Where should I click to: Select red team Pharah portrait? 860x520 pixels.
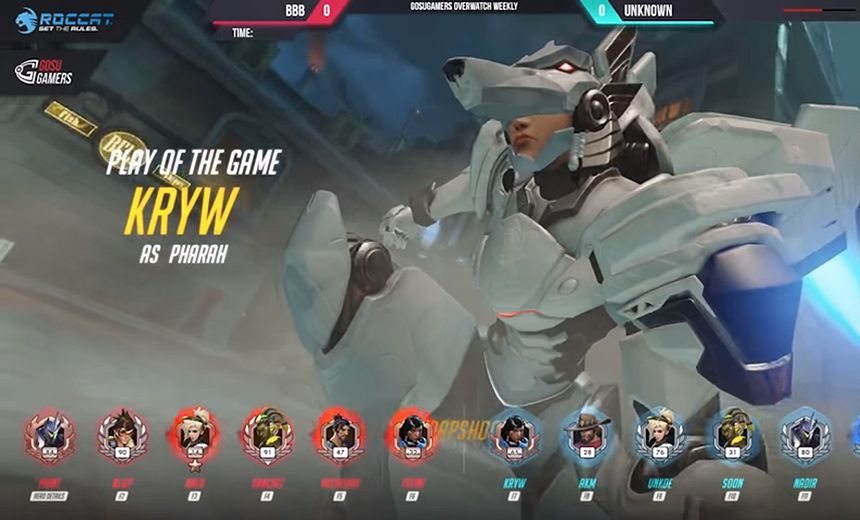410,435
